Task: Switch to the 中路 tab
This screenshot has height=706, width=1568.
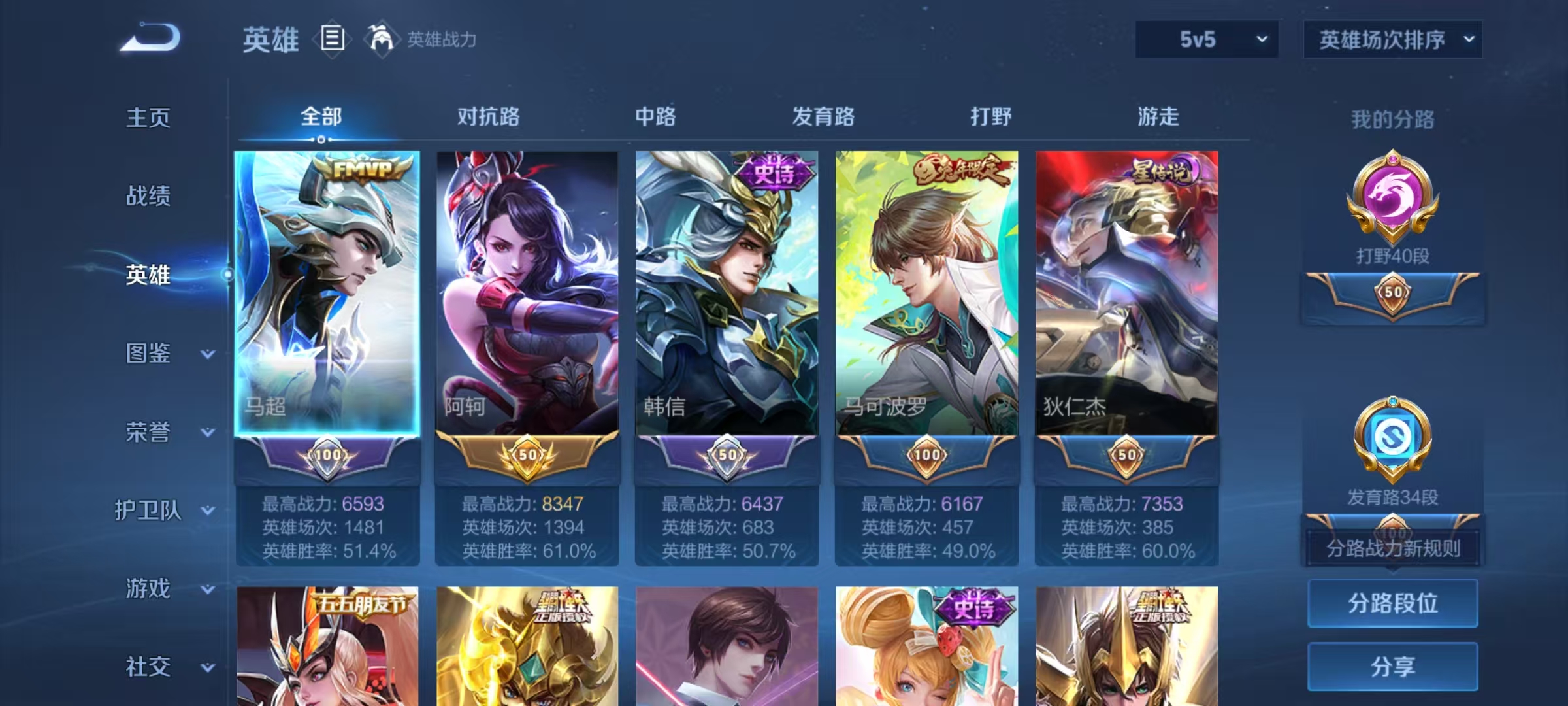Action: pyautogui.click(x=655, y=117)
